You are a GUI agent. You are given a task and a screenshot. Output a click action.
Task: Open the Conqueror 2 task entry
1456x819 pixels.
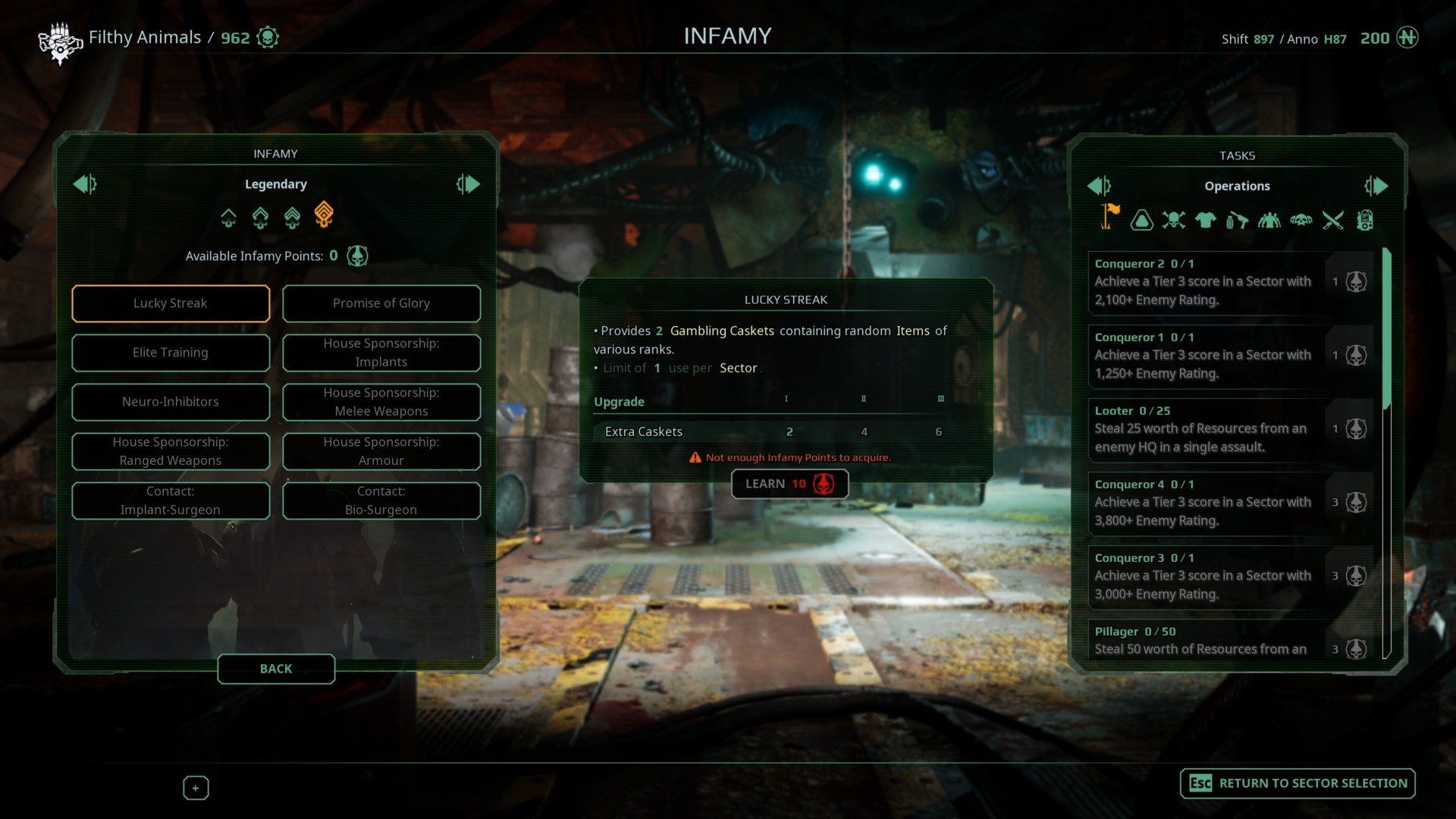pos(1206,282)
